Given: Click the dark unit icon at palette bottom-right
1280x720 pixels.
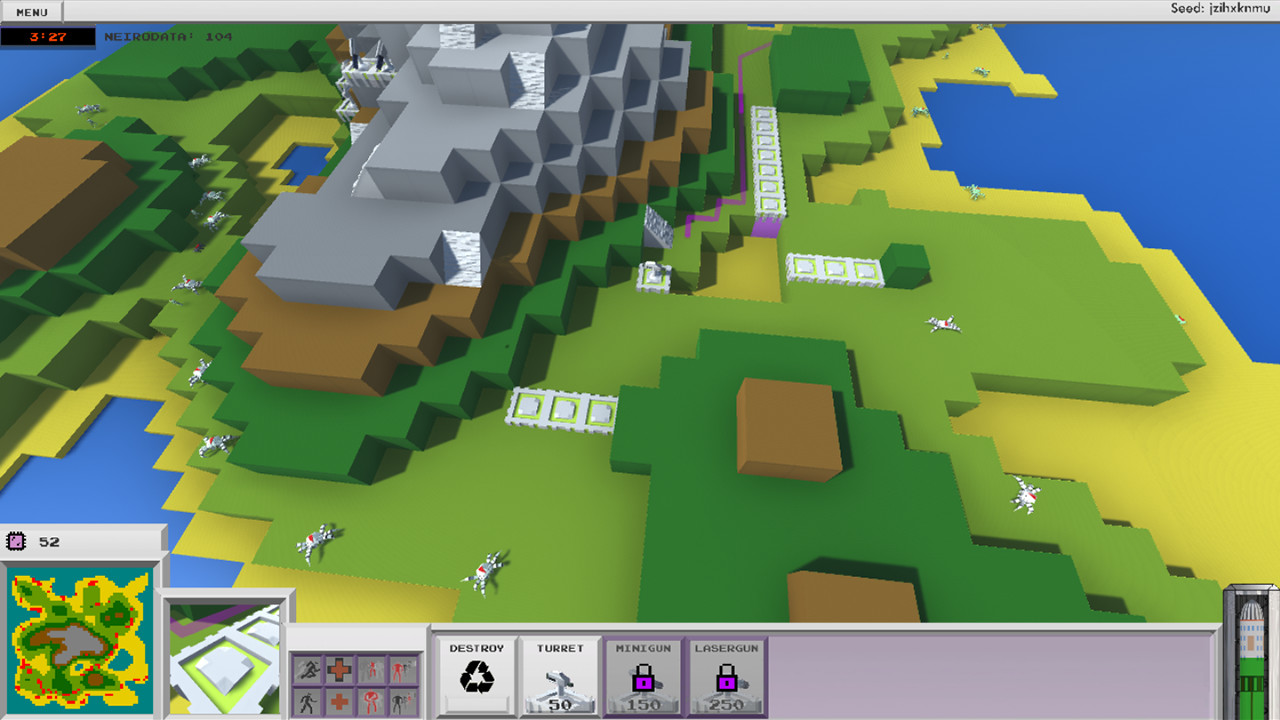Looking at the screenshot, I should (x=402, y=701).
